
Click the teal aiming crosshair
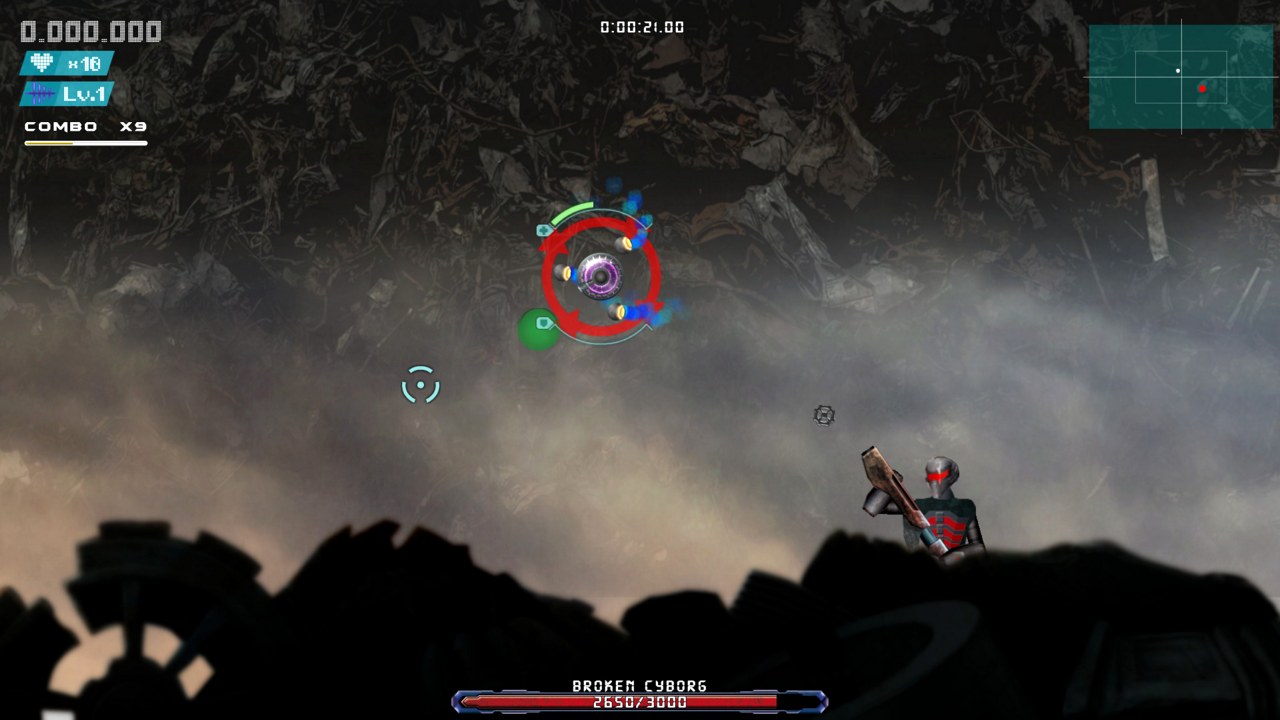pyautogui.click(x=421, y=385)
